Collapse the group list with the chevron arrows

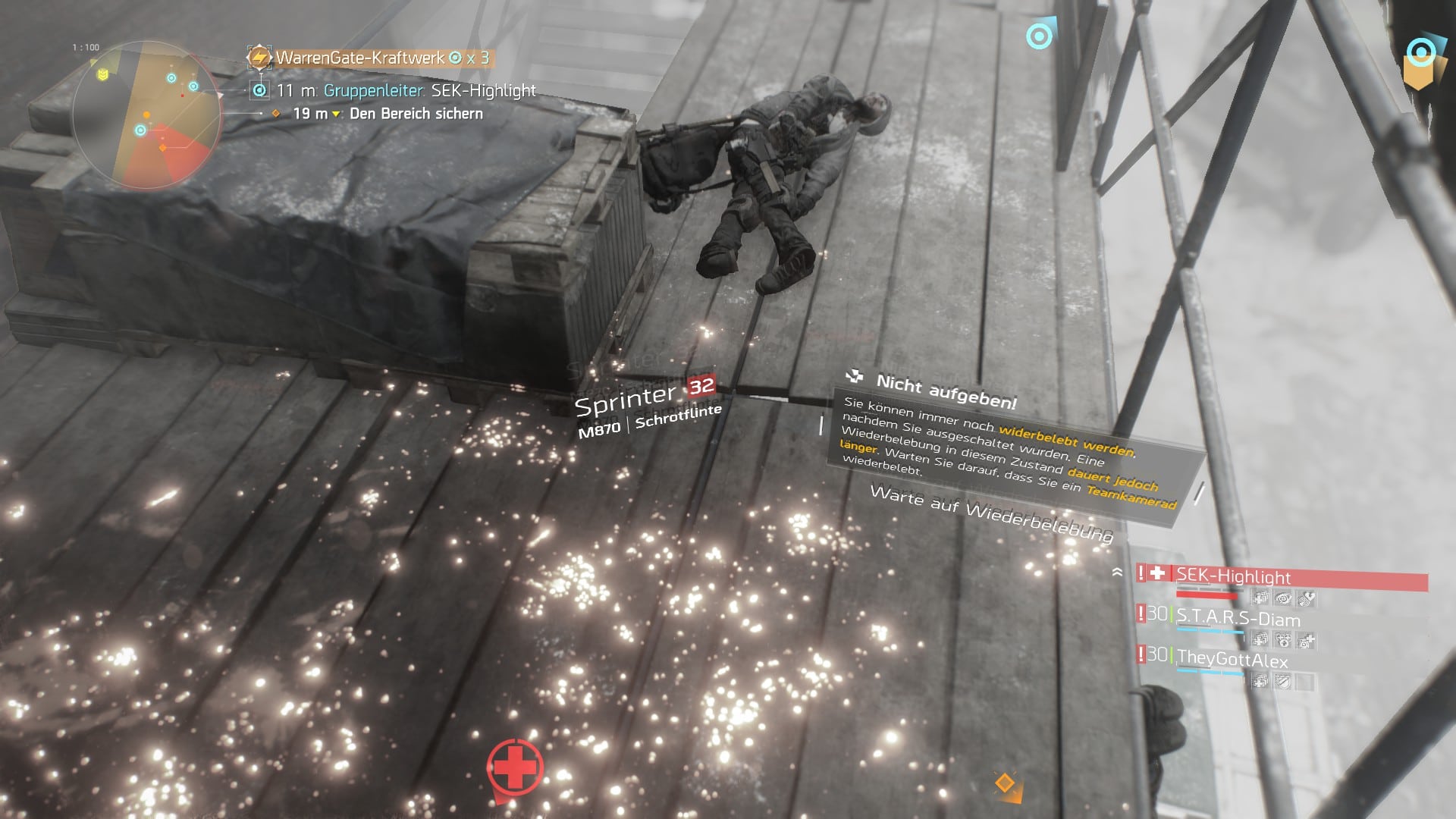pyautogui.click(x=1117, y=573)
